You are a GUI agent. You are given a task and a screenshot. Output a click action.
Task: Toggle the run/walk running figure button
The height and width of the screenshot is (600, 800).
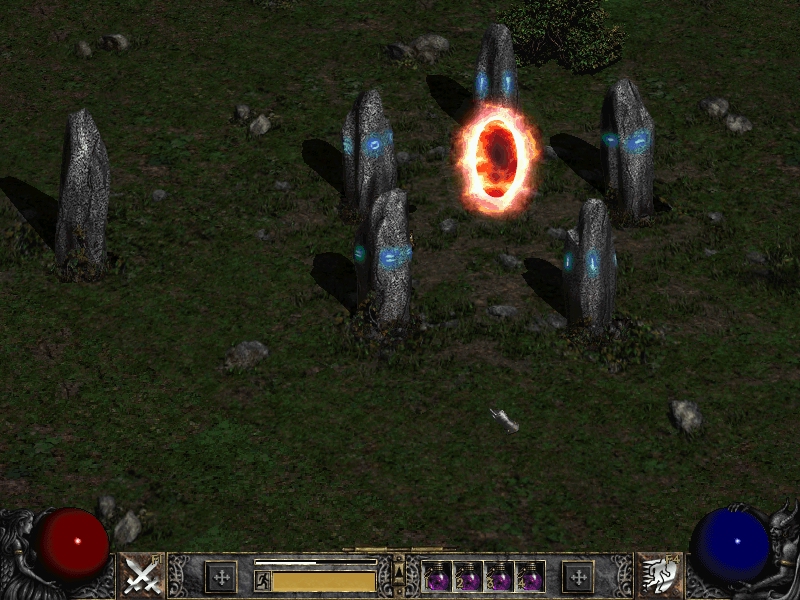pyautogui.click(x=263, y=580)
